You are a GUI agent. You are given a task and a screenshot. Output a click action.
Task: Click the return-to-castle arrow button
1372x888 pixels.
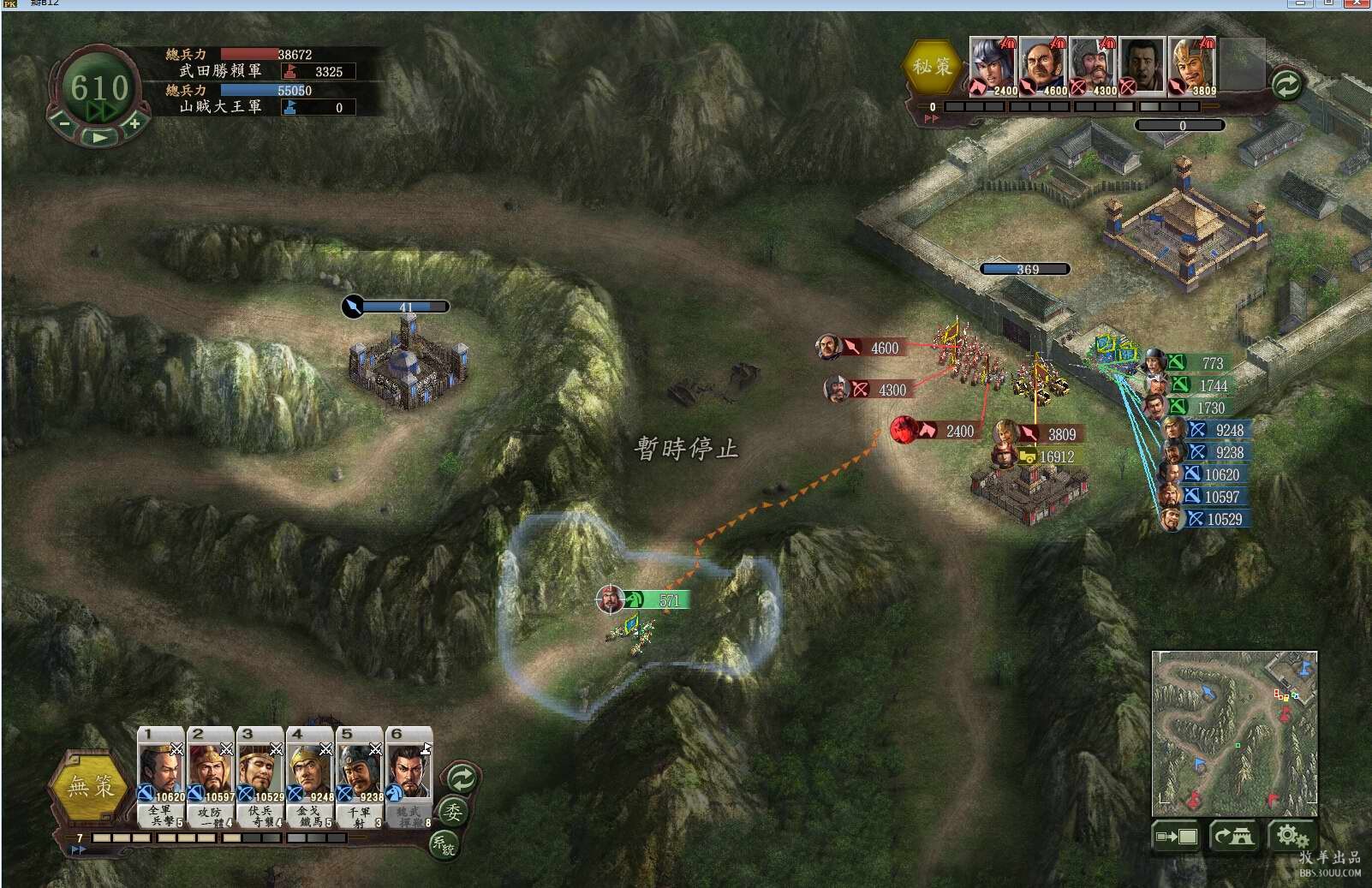tap(1233, 836)
